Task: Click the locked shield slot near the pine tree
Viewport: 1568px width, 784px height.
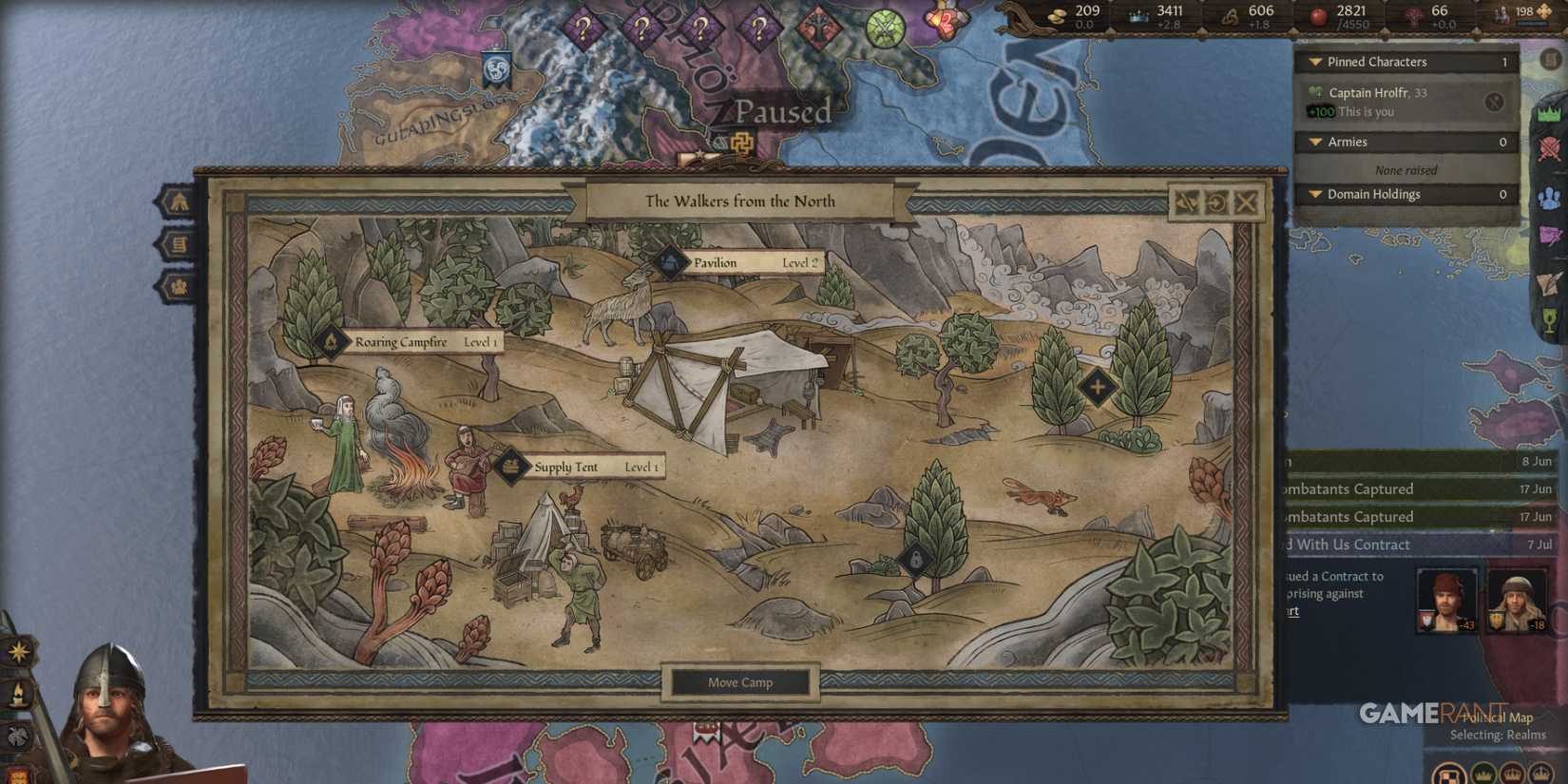Action: [x=914, y=560]
